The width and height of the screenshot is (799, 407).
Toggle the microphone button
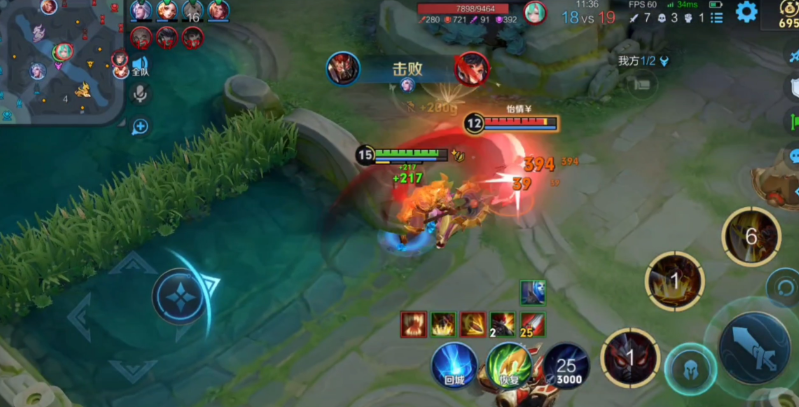pyautogui.click(x=141, y=94)
